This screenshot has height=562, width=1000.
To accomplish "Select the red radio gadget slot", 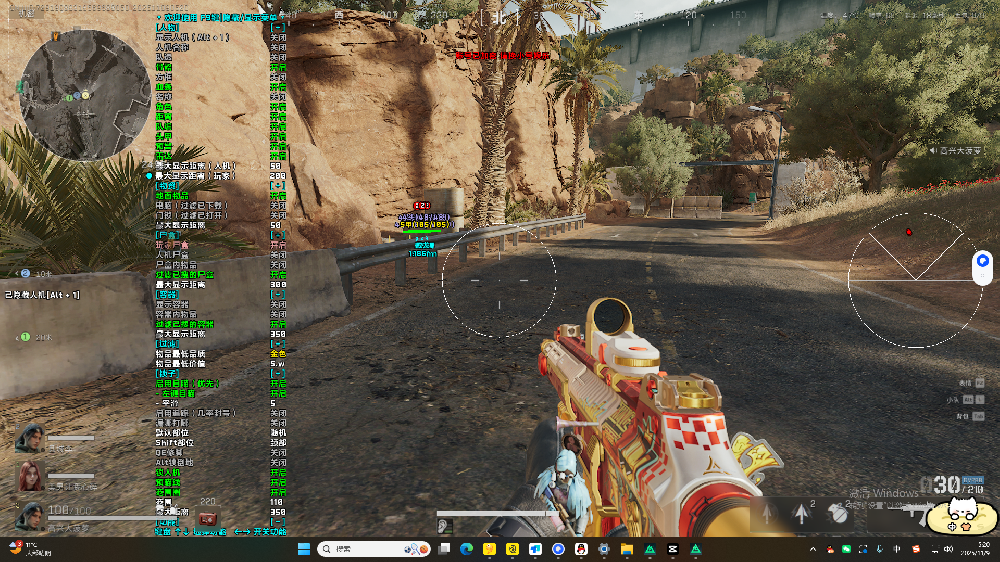I will click(x=208, y=518).
